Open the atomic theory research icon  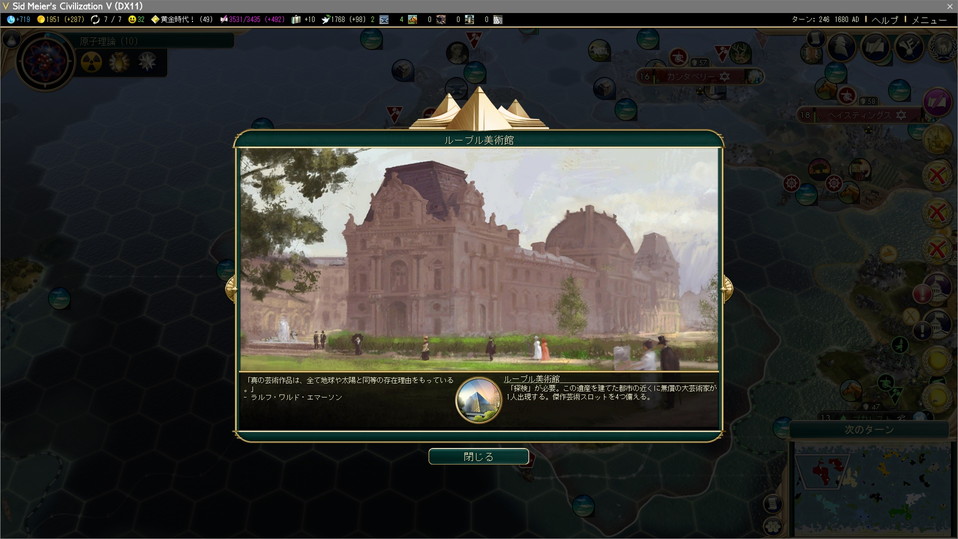(45, 59)
